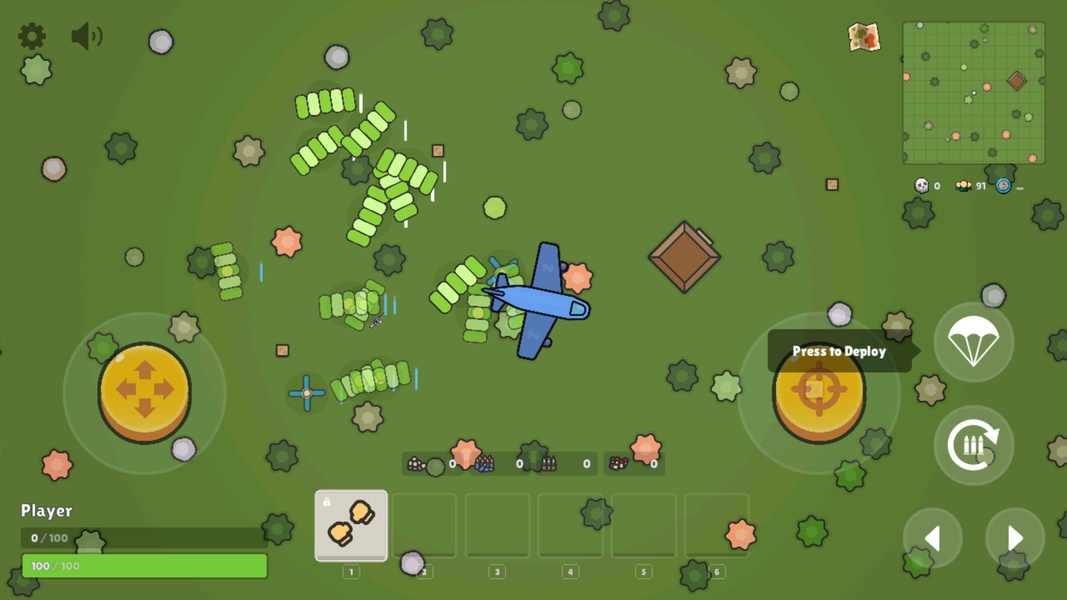Switch to next weapon with right arrow
Viewport: 1067px width, 600px height.
coord(1014,538)
